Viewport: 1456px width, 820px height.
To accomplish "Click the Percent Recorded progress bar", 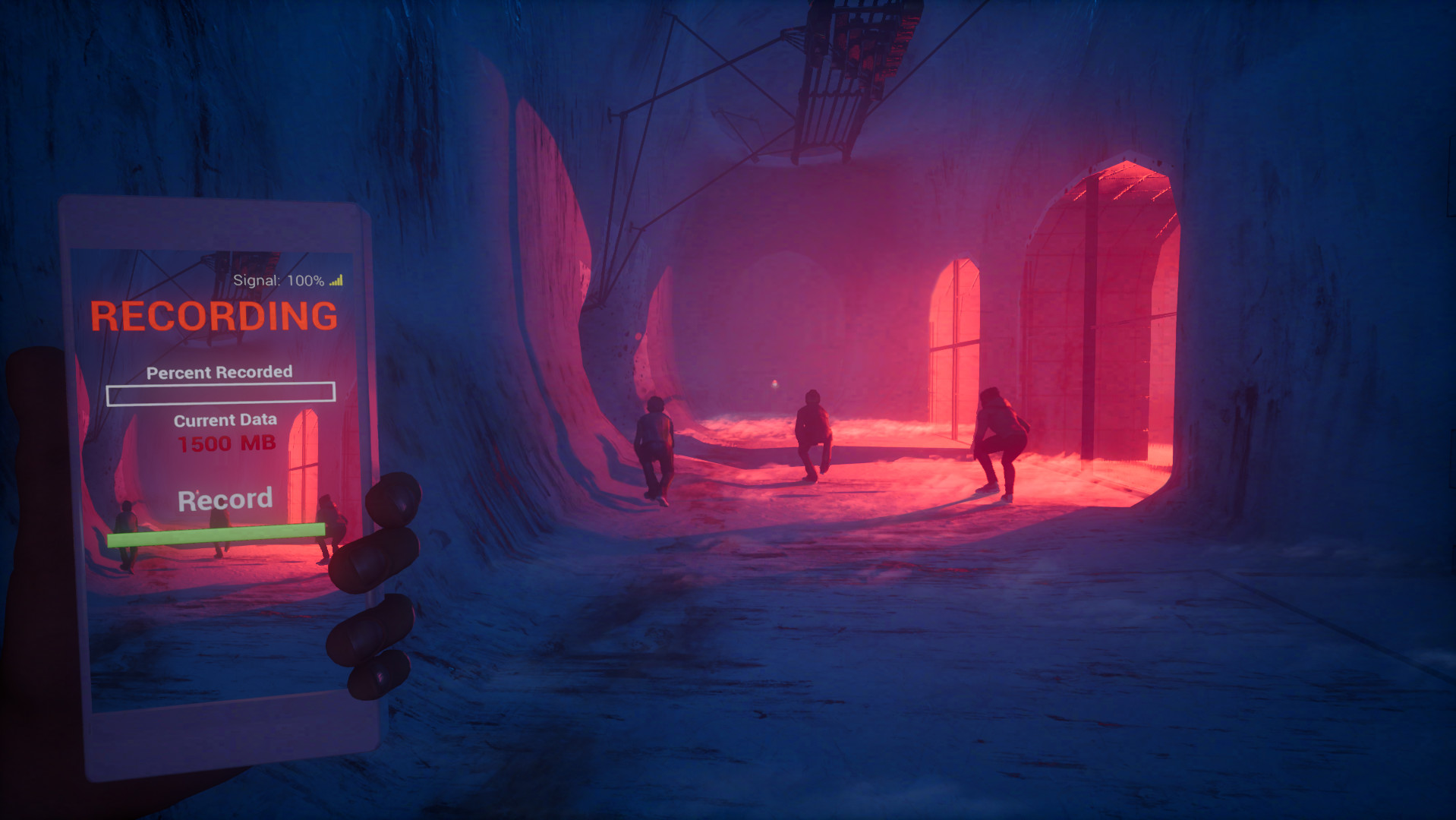I will pyautogui.click(x=220, y=393).
